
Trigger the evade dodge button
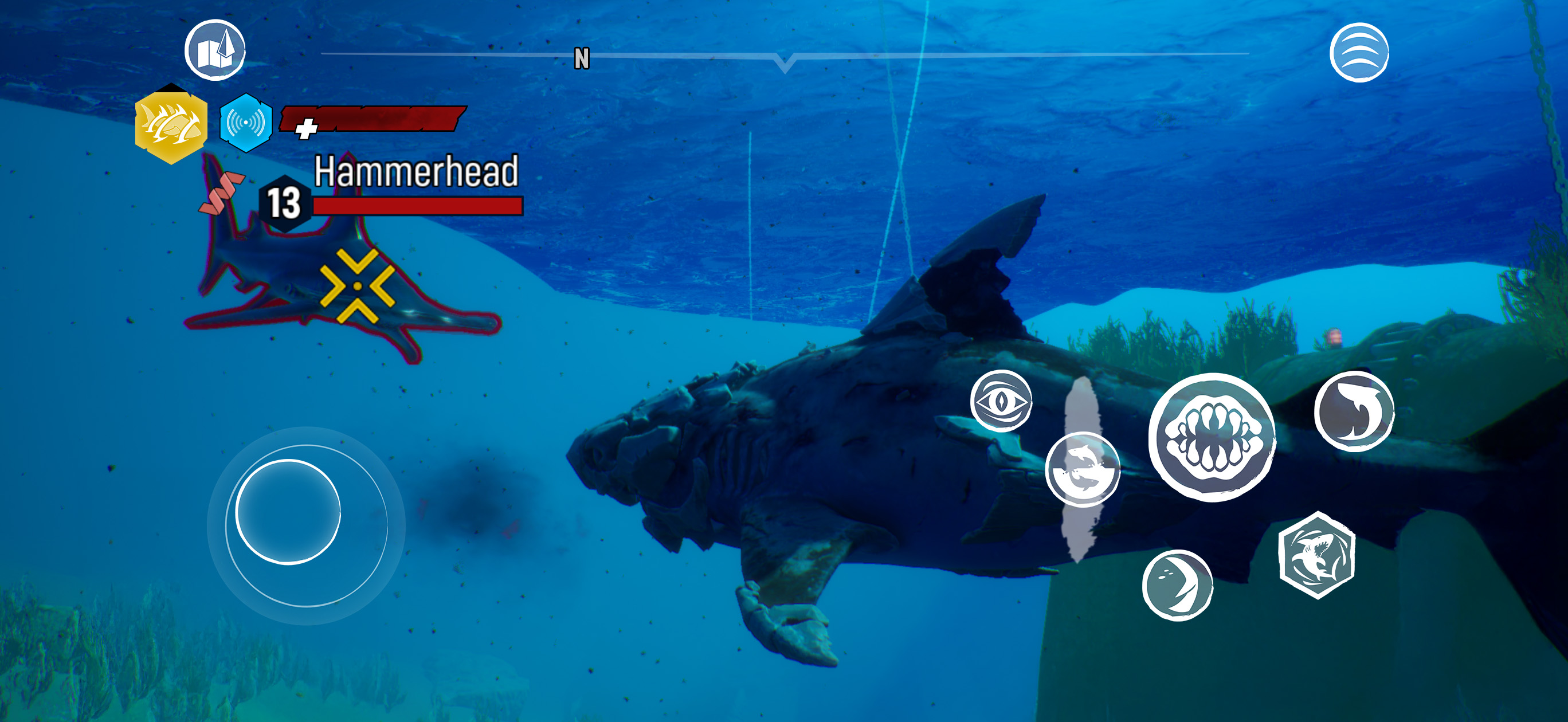pos(1082,469)
